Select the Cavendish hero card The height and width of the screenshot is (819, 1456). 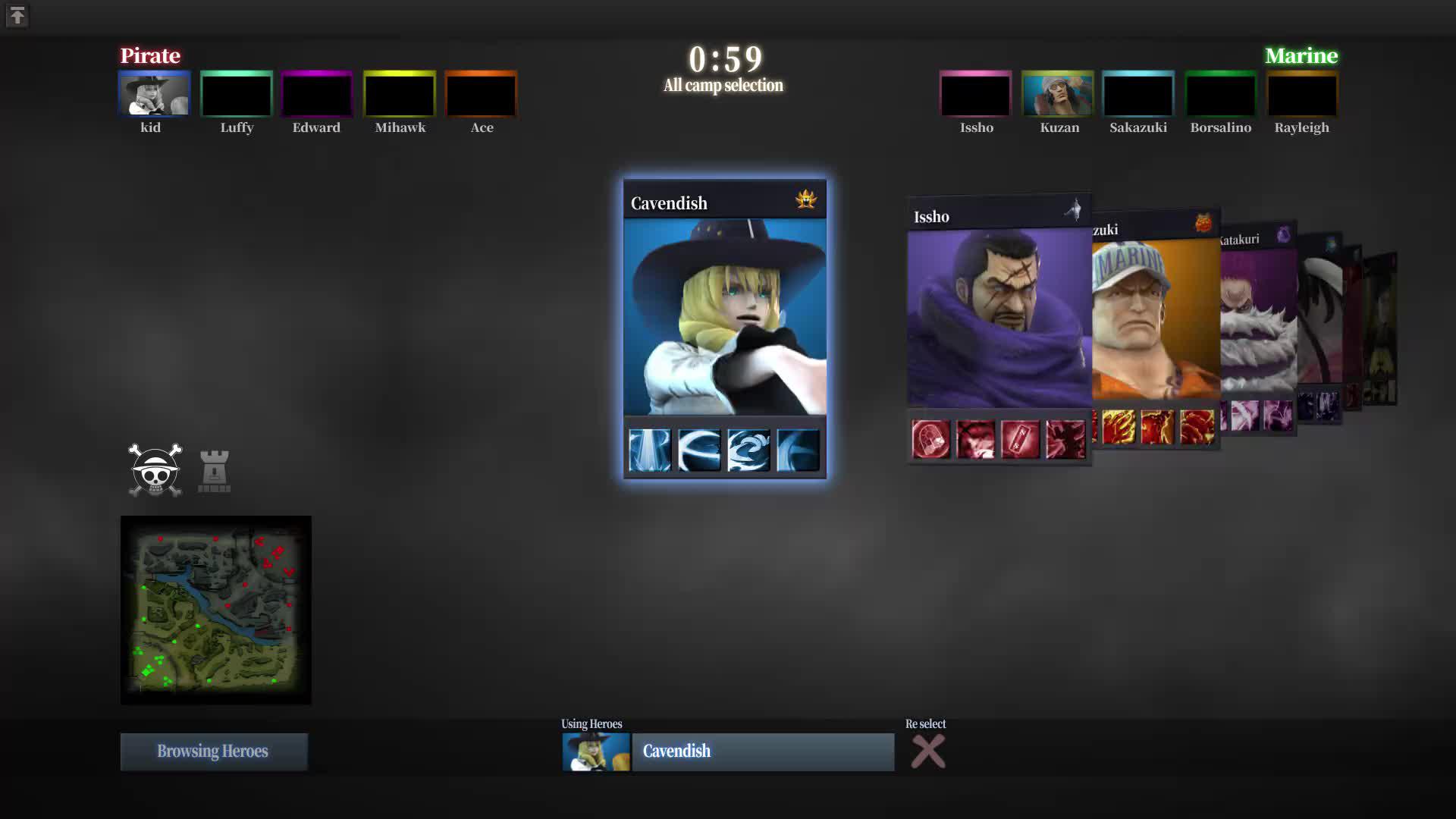724,318
